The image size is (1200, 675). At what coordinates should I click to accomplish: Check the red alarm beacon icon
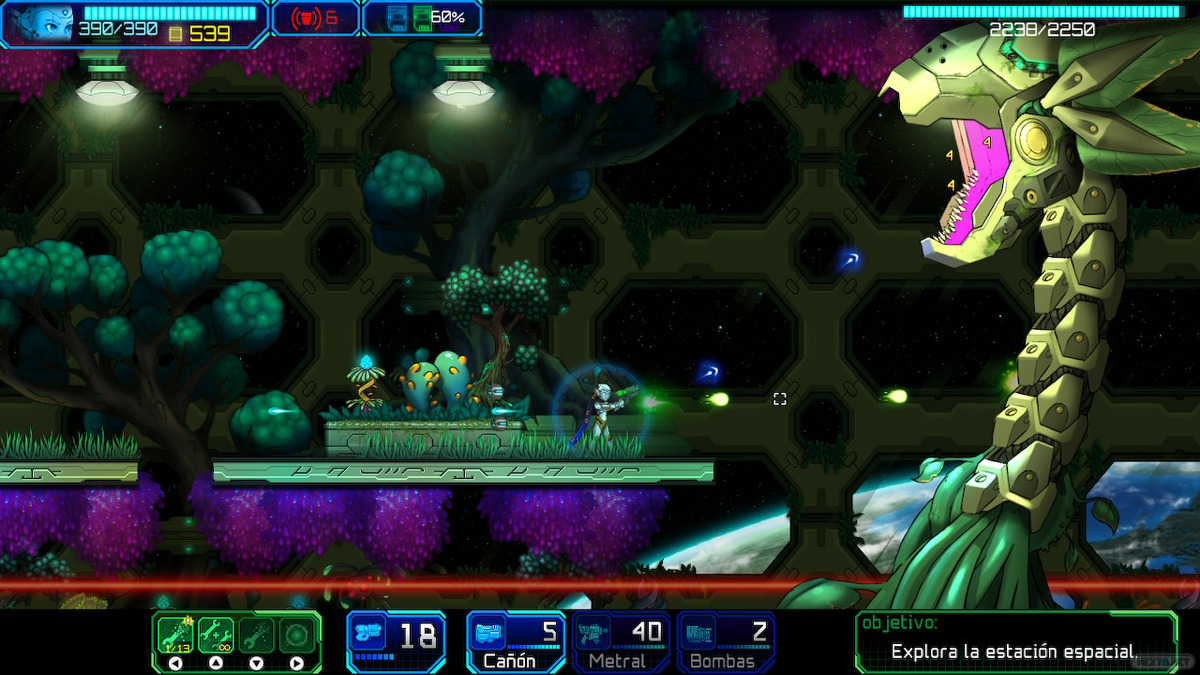coord(301,18)
